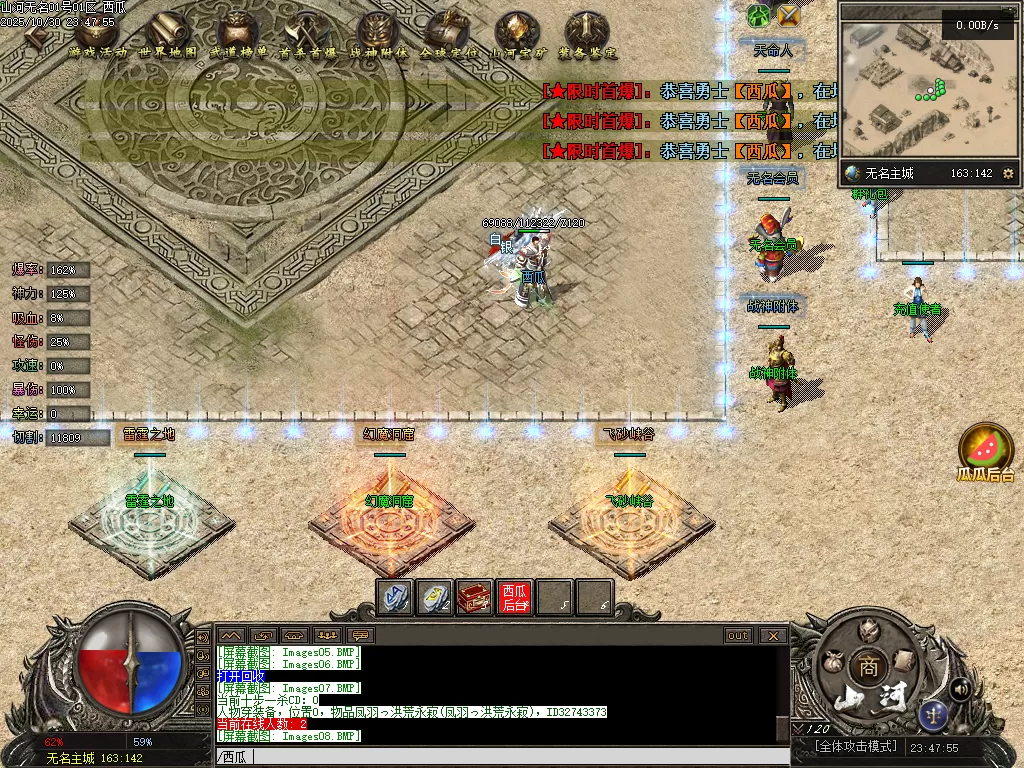Toggle the sound speaker icon
The image size is (1024, 768).
coord(960,688)
